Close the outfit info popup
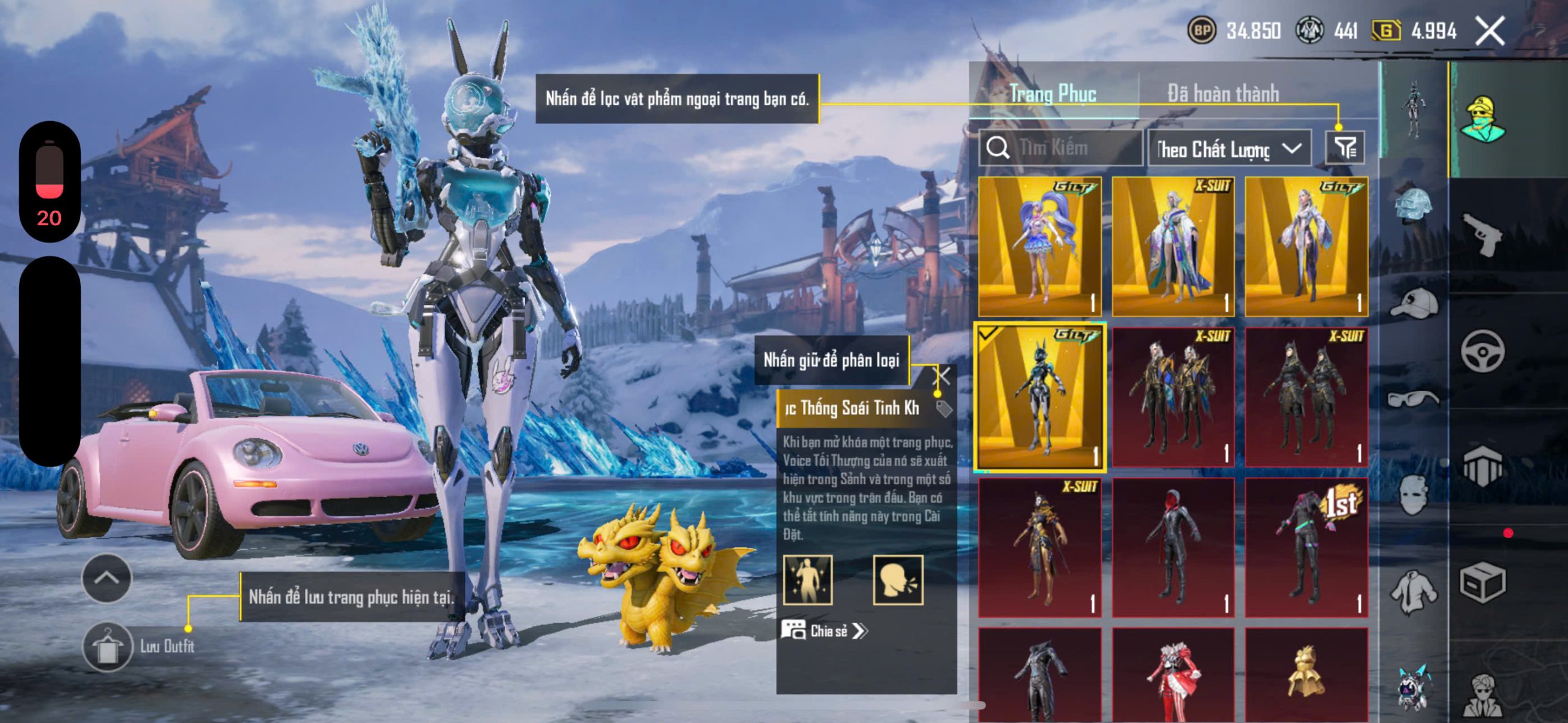 point(943,376)
